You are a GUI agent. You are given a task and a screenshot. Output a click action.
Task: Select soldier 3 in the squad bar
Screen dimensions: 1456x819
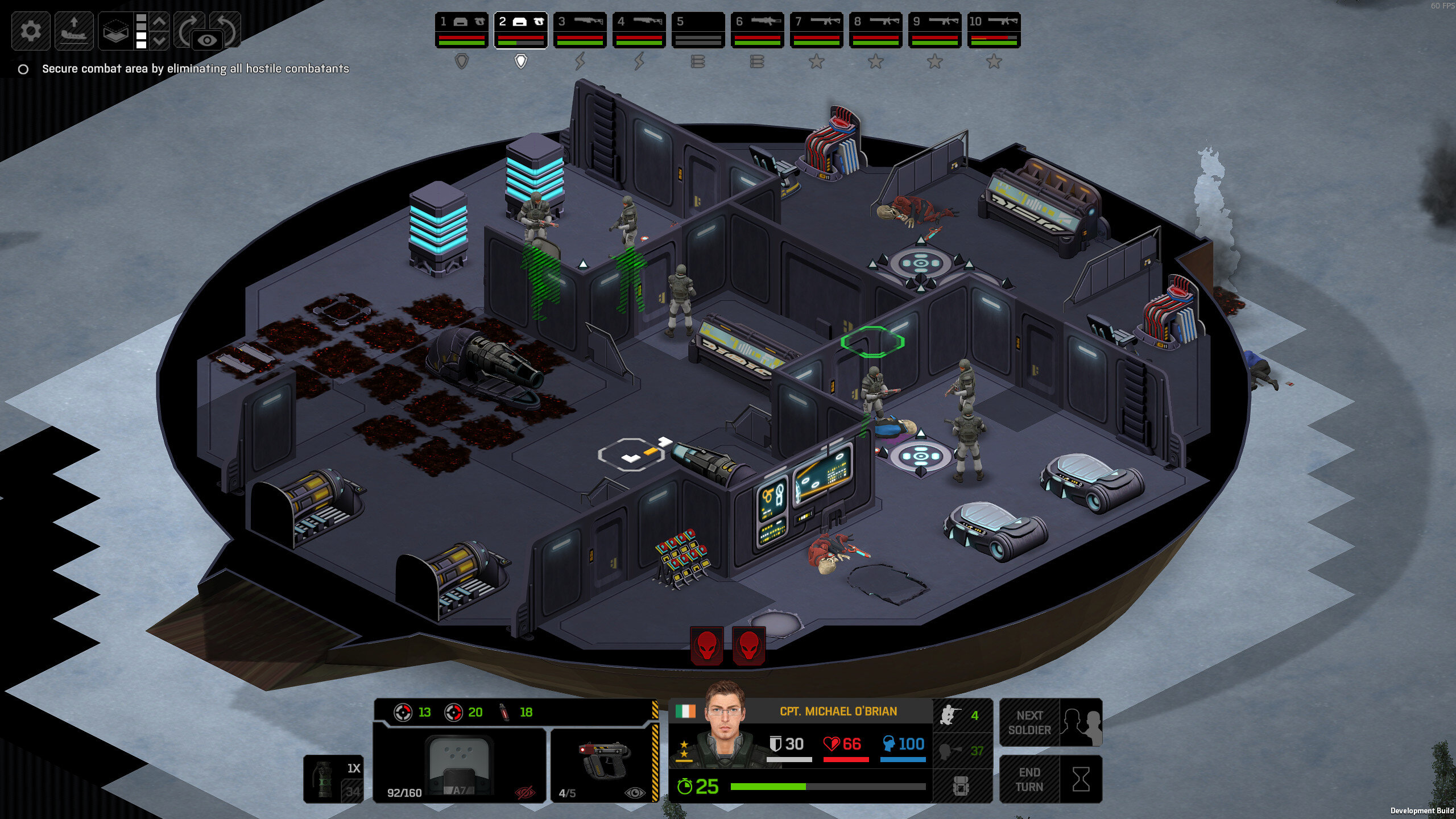point(580,30)
